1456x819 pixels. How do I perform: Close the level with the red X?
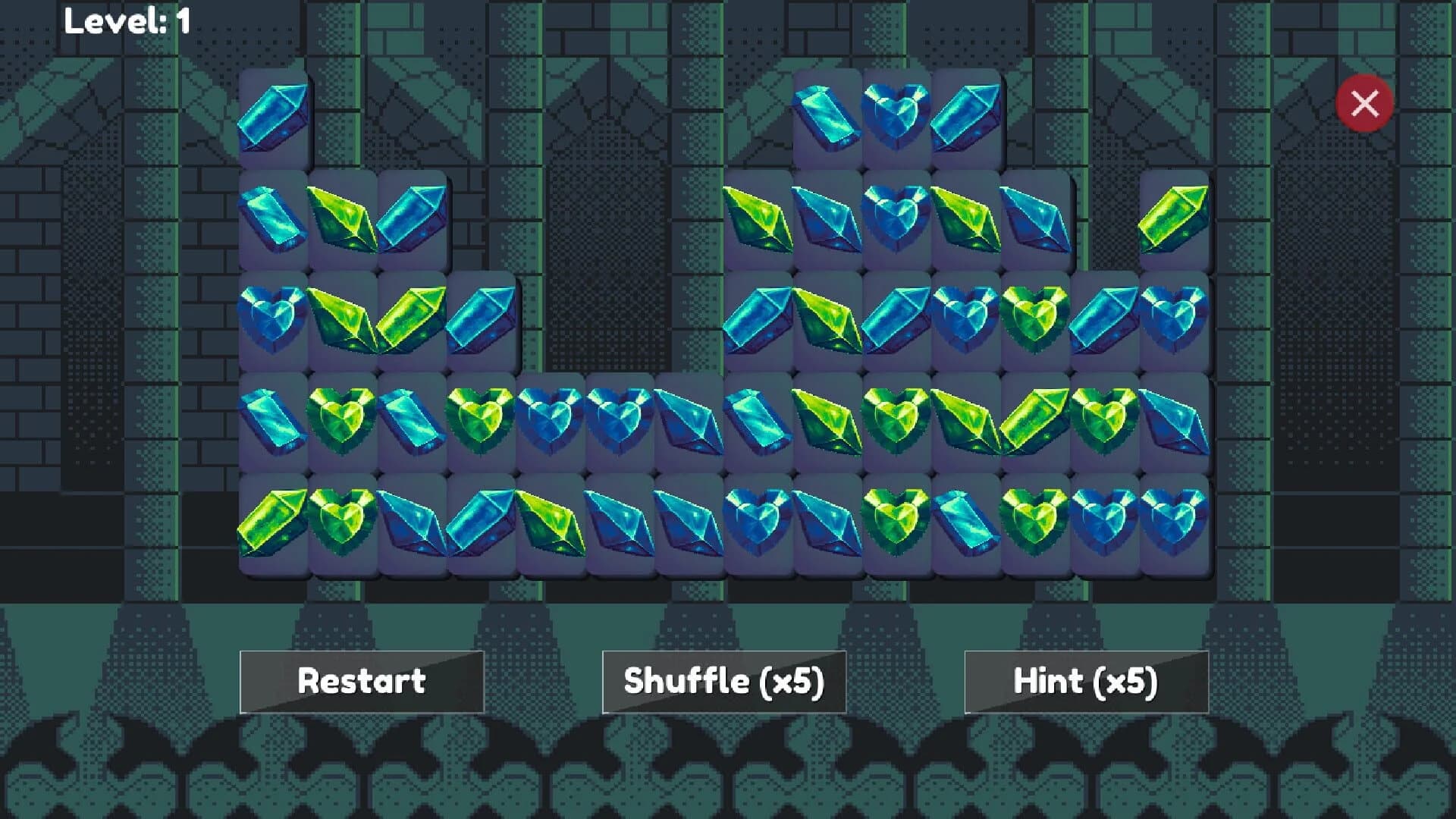pos(1363,102)
